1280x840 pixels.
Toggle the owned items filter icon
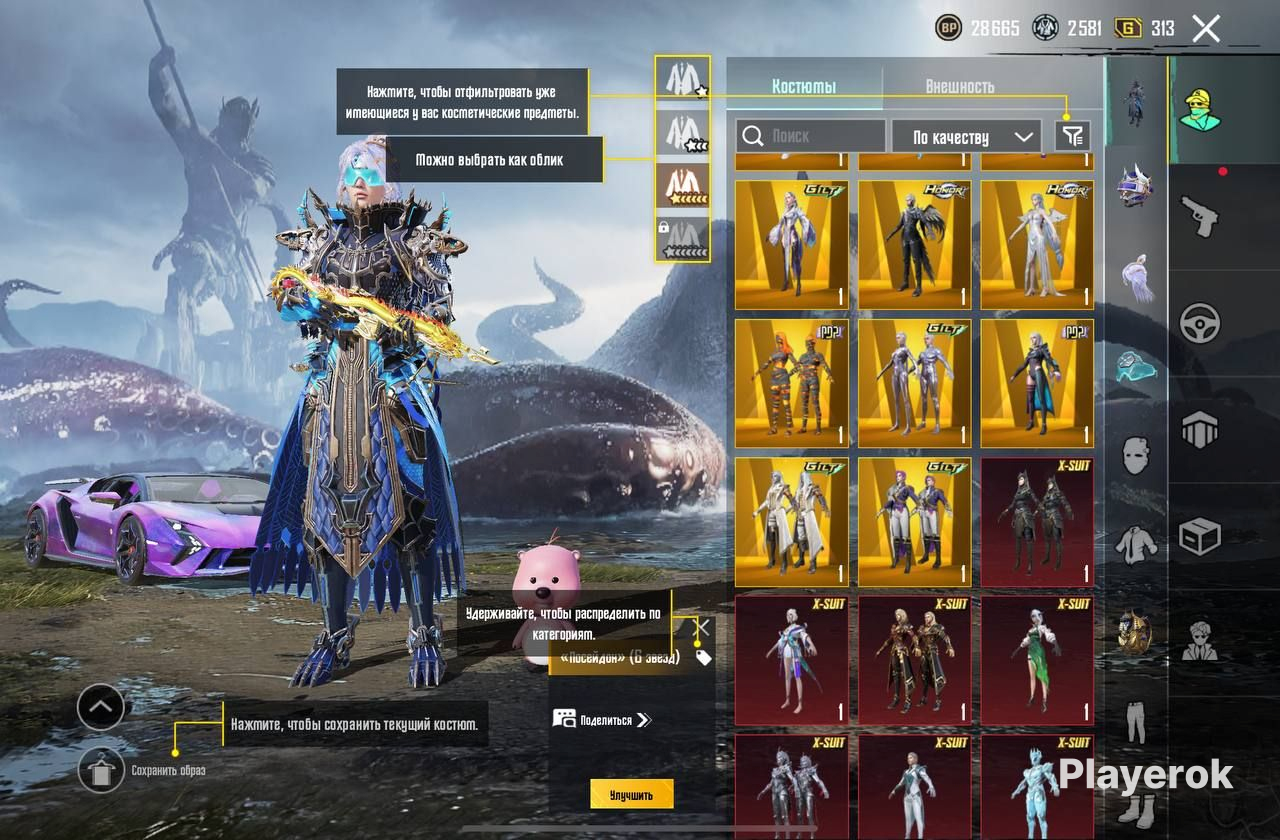point(1072,136)
